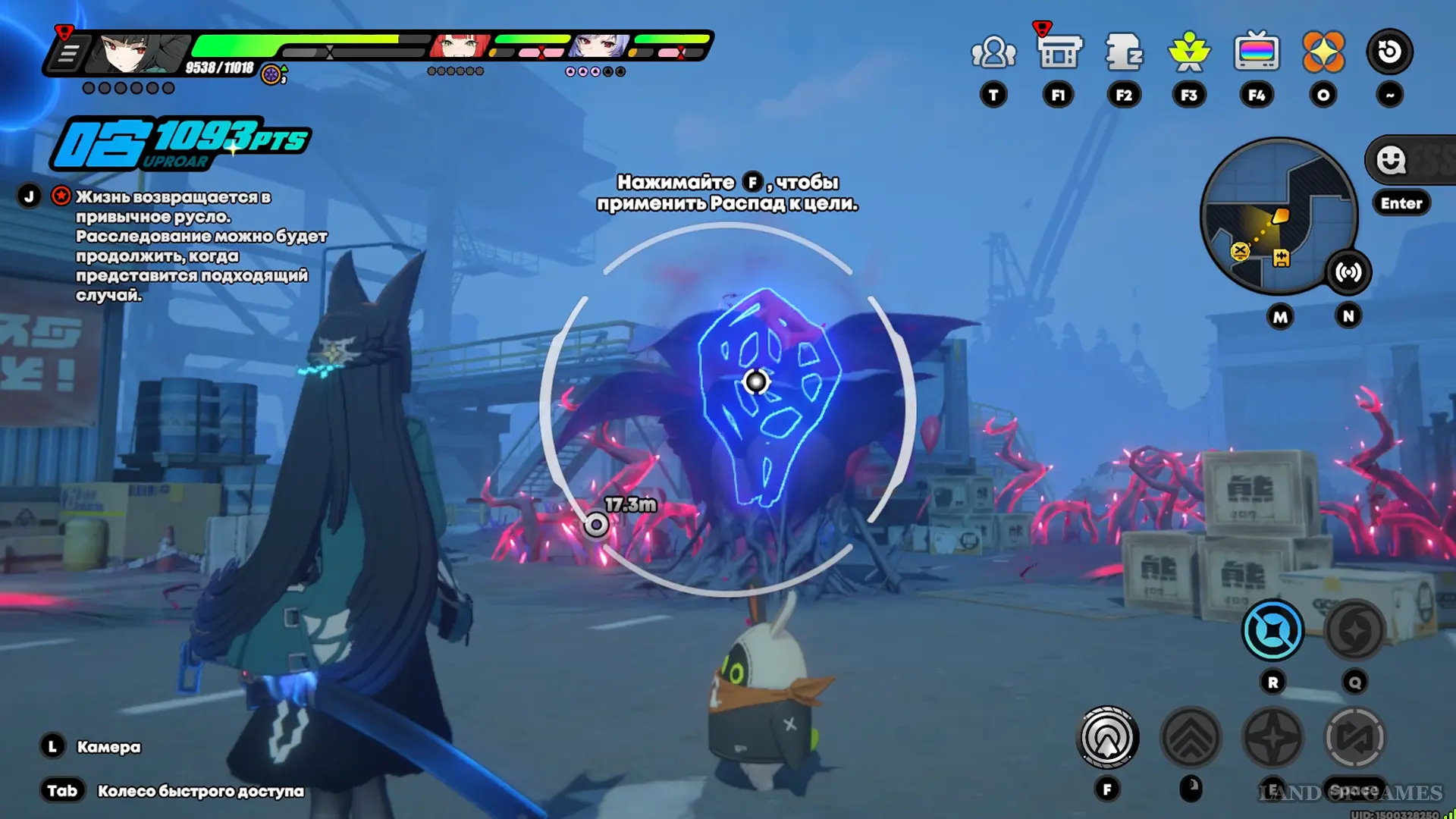Image resolution: width=1456 pixels, height=819 pixels.
Task: Open the agents group silhouette icon
Action: (993, 52)
